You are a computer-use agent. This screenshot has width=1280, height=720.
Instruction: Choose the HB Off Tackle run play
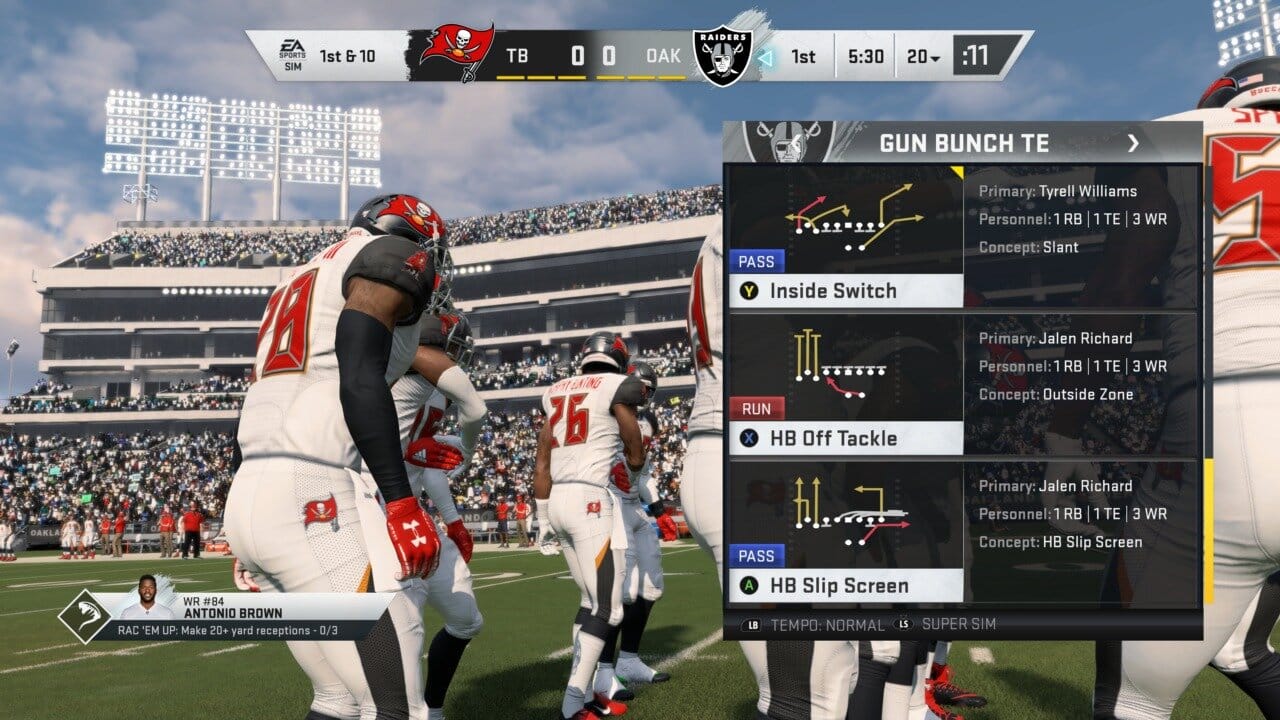[845, 438]
